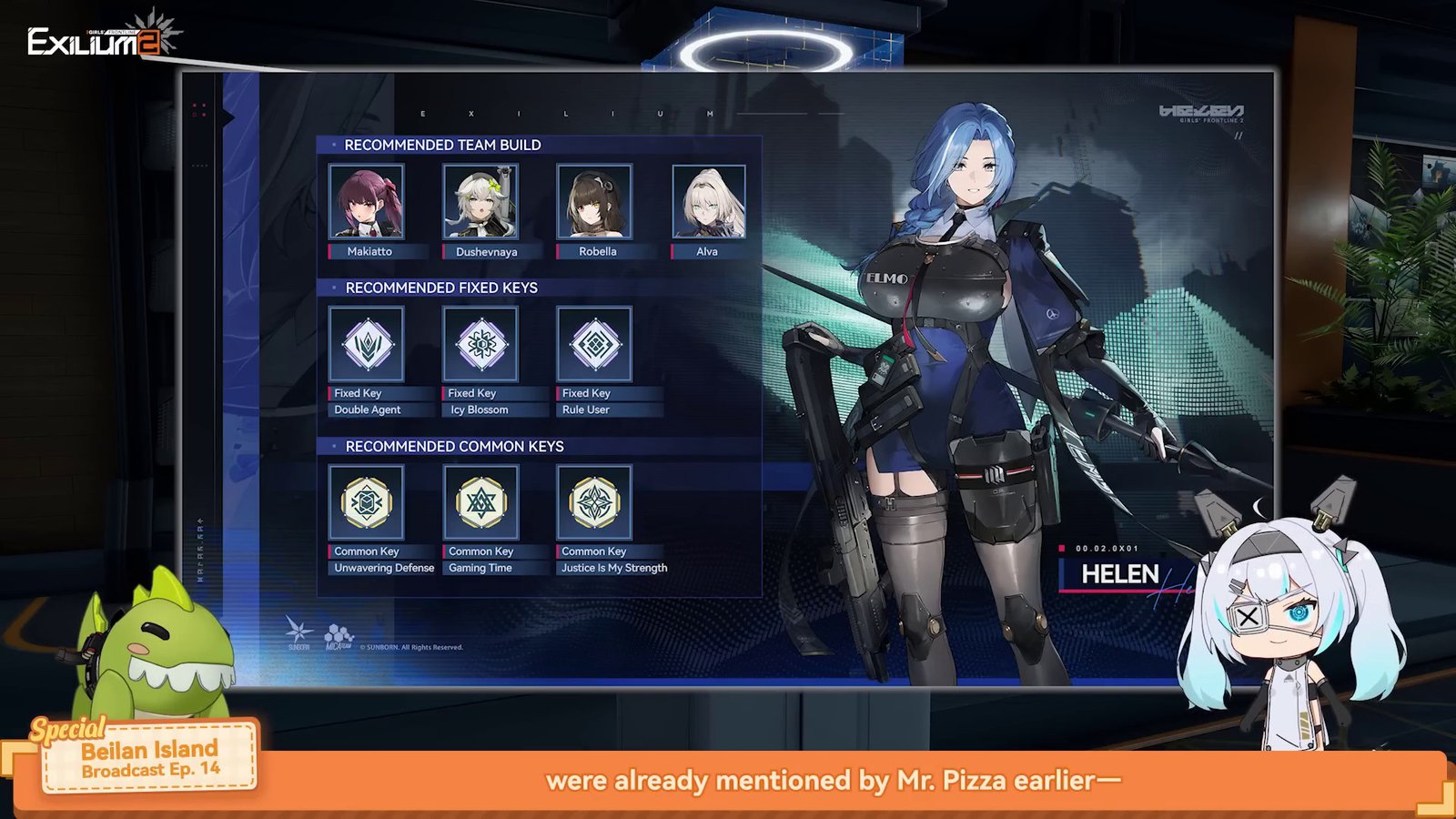This screenshot has height=819, width=1456.
Task: Open the Justice Is My Strength key
Action: (594, 502)
